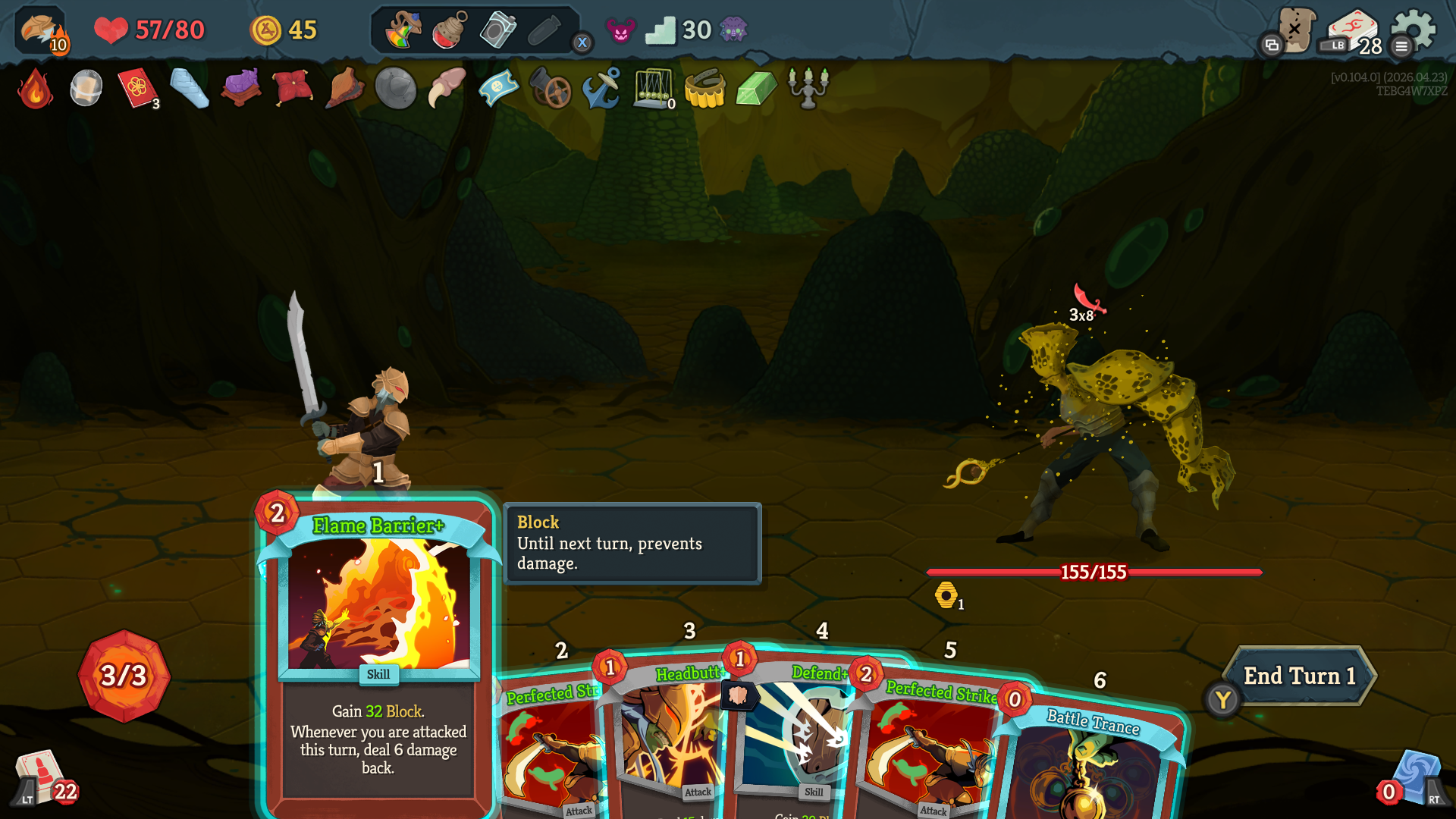Image resolution: width=1456 pixels, height=819 pixels.
Task: Use the rainbow-colored flask potion
Action: point(403,30)
